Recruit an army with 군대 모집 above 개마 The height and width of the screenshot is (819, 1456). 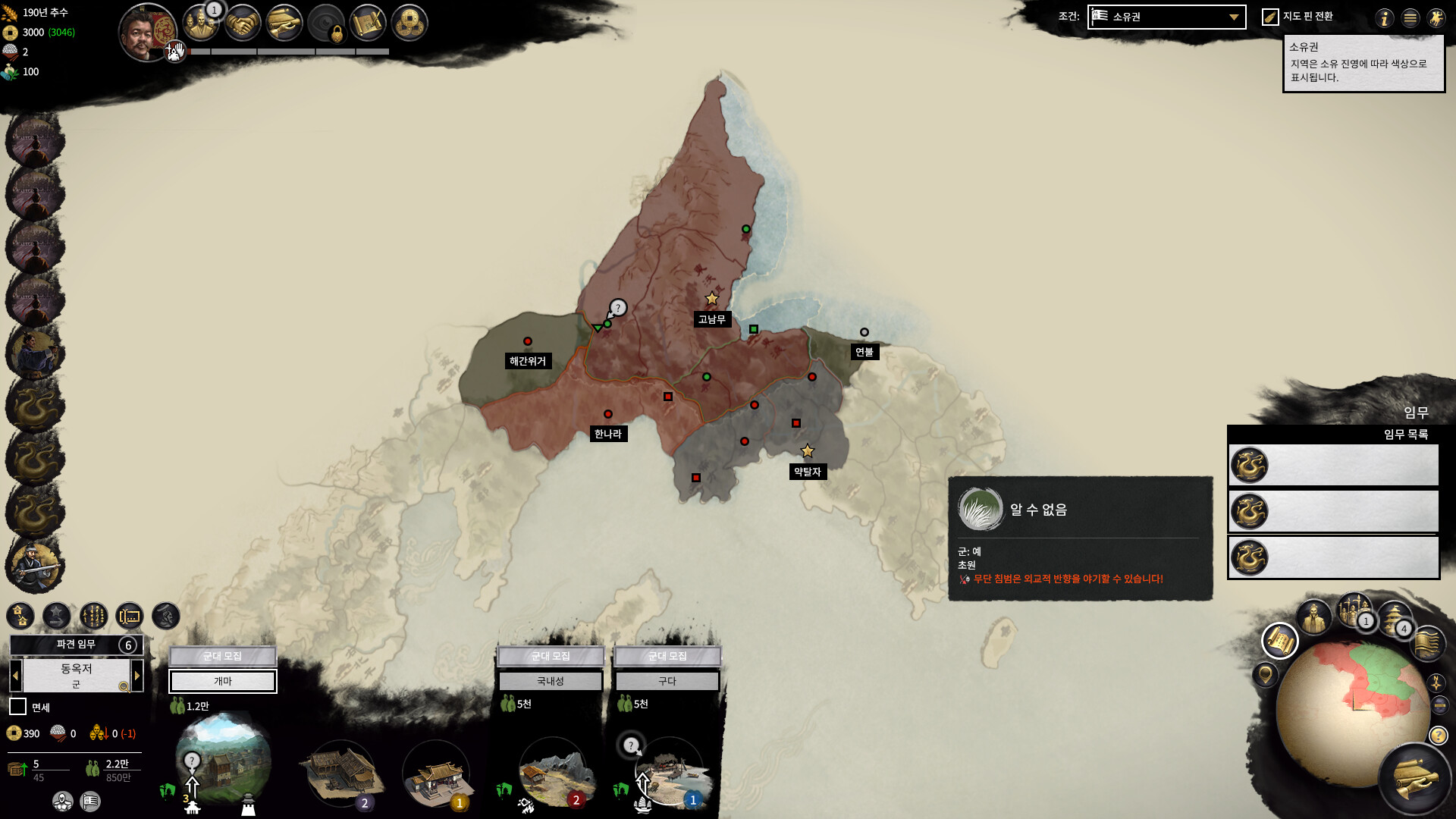pyautogui.click(x=222, y=656)
